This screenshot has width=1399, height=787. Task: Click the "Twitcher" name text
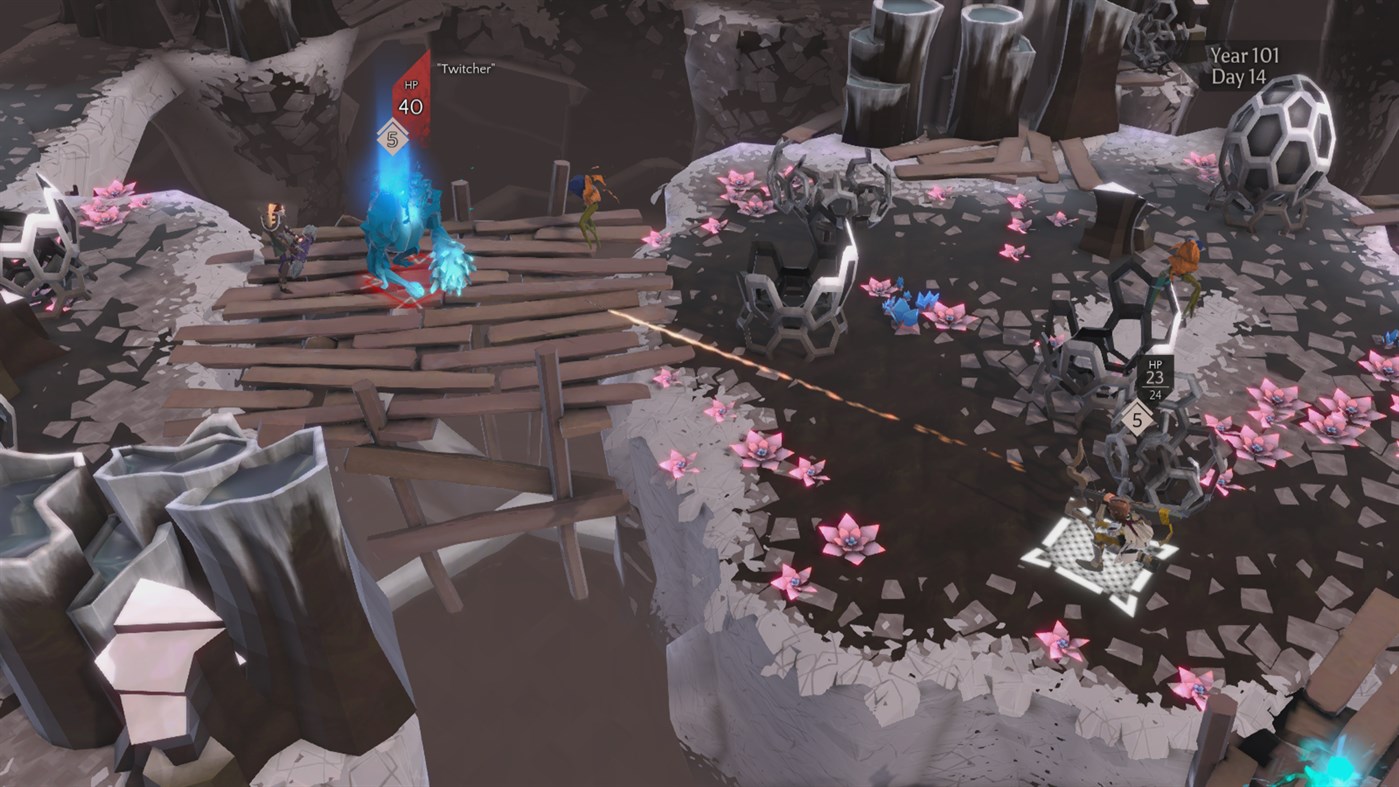tap(466, 70)
